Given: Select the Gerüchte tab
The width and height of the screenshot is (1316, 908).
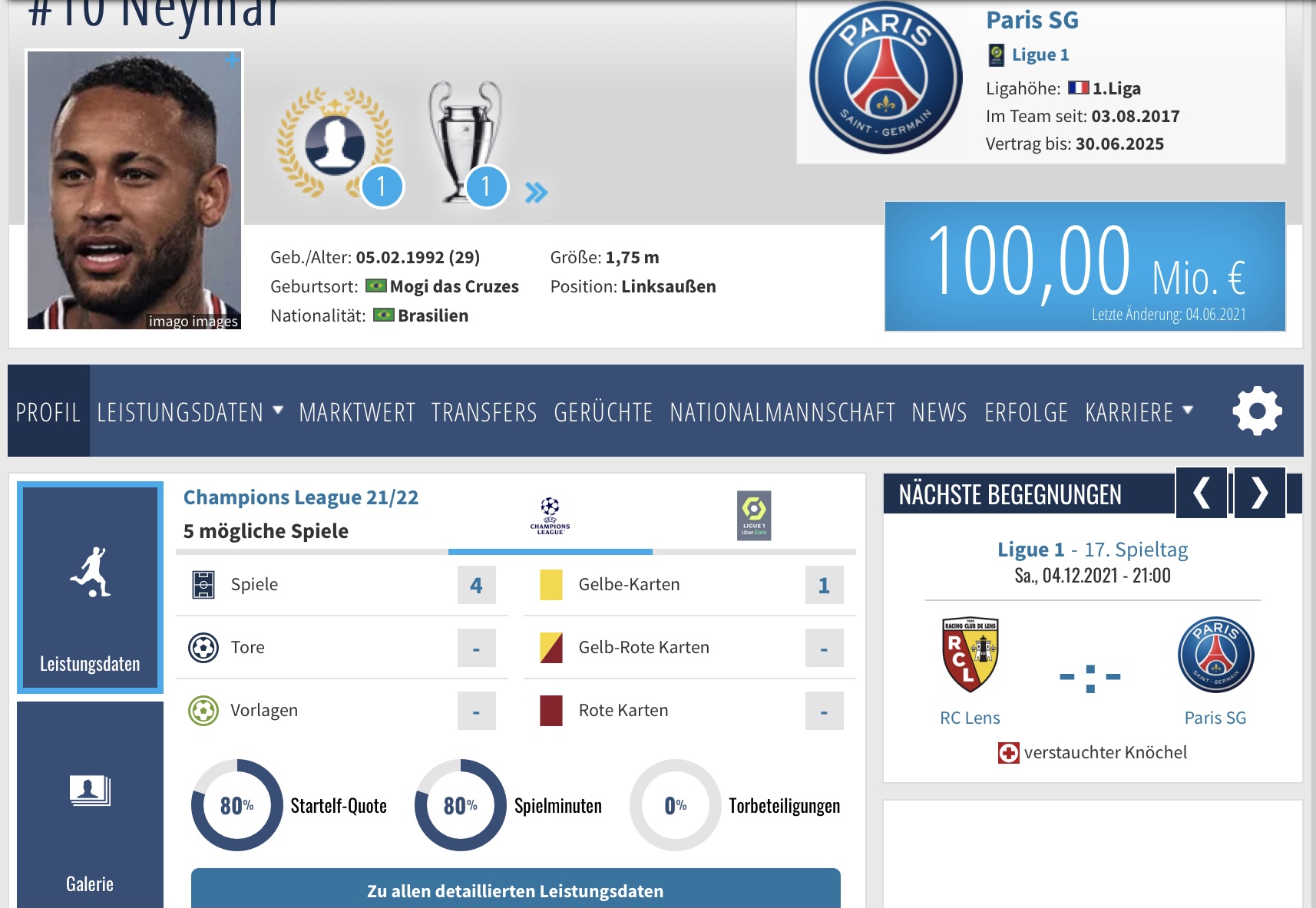Looking at the screenshot, I should [x=603, y=412].
